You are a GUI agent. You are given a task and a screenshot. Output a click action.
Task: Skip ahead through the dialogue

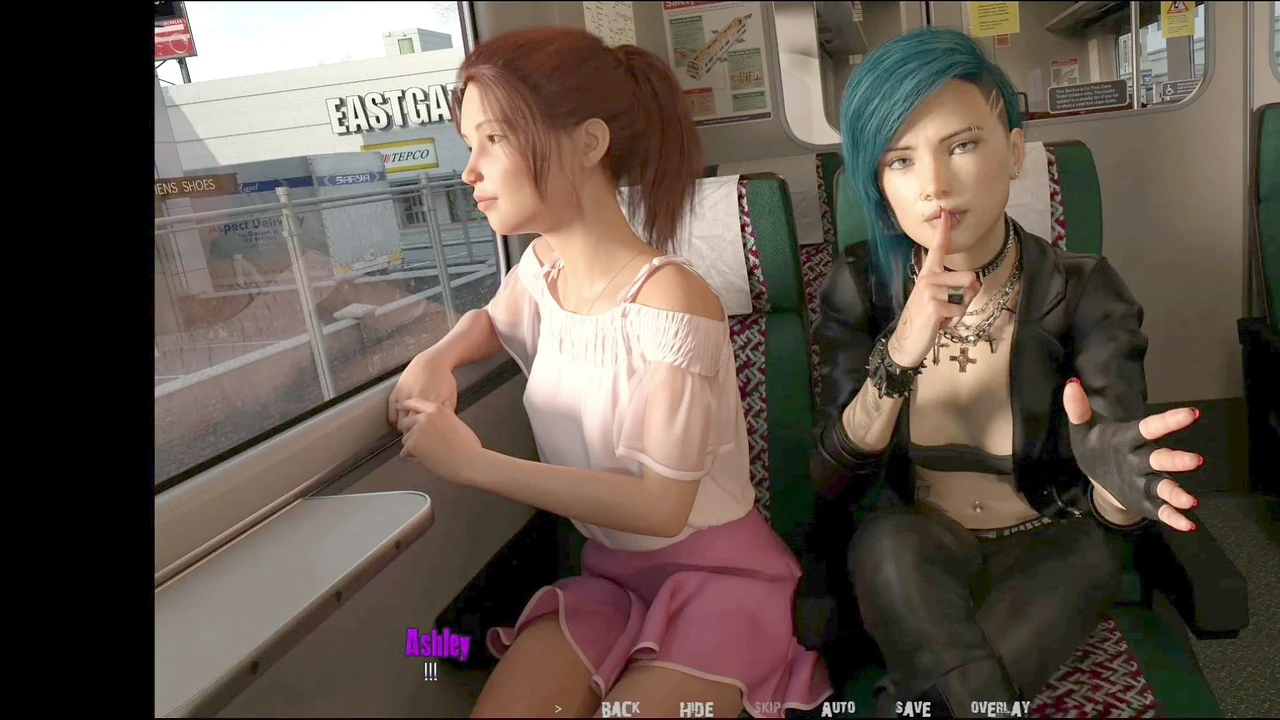pyautogui.click(x=768, y=709)
